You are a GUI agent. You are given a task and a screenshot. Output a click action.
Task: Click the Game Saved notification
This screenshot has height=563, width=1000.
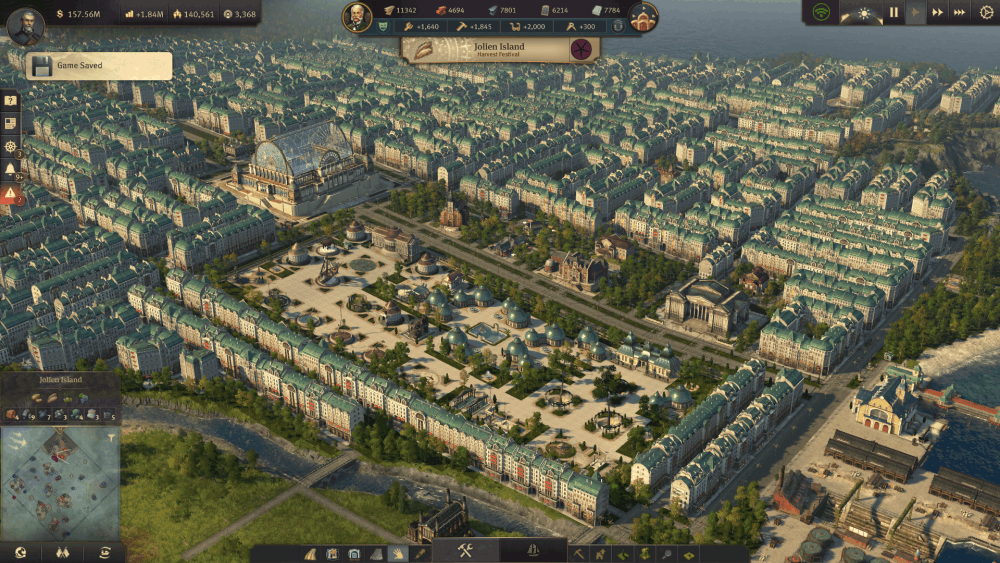[x=100, y=66]
